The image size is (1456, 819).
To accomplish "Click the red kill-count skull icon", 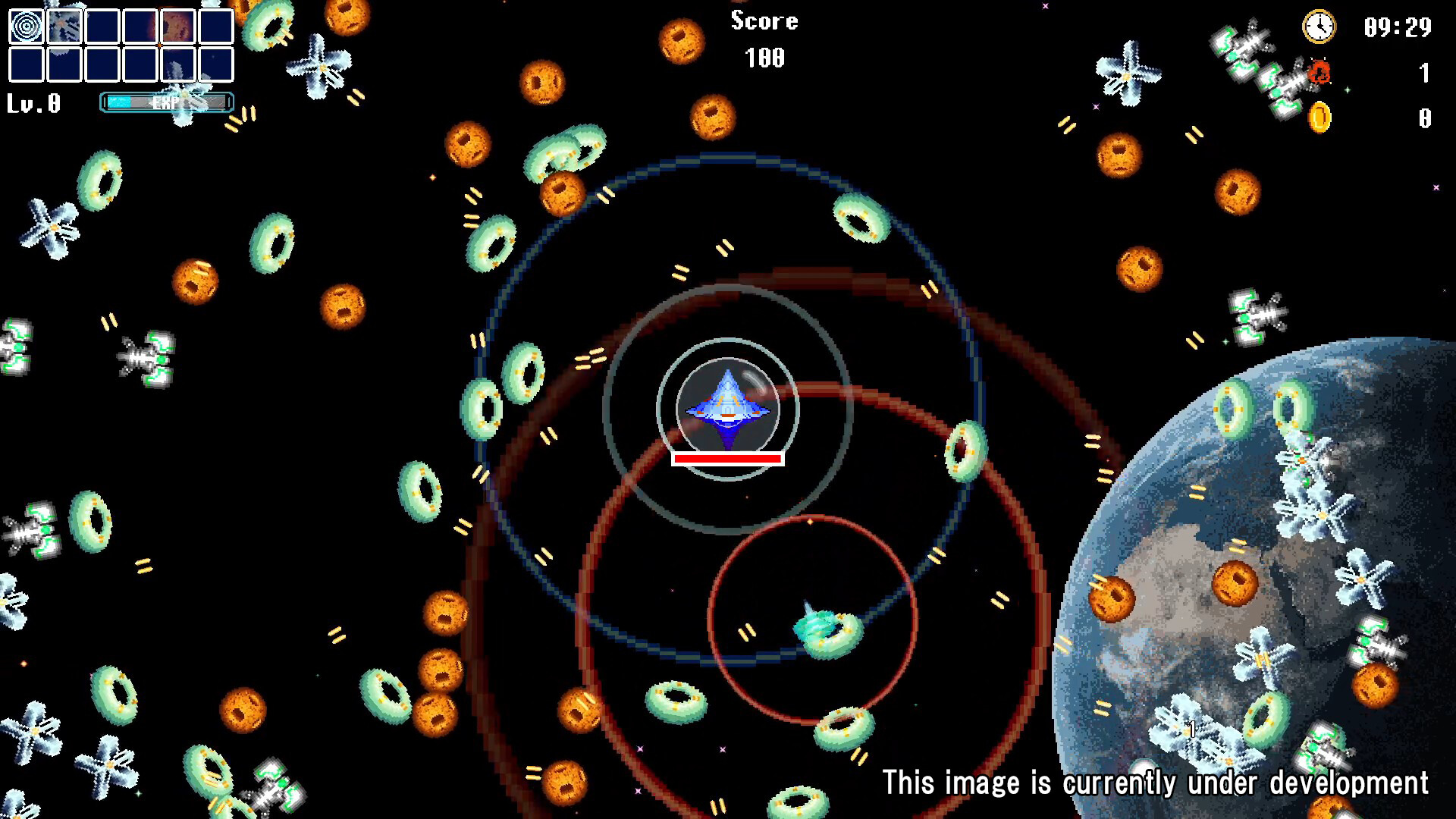I will click(x=1319, y=71).
